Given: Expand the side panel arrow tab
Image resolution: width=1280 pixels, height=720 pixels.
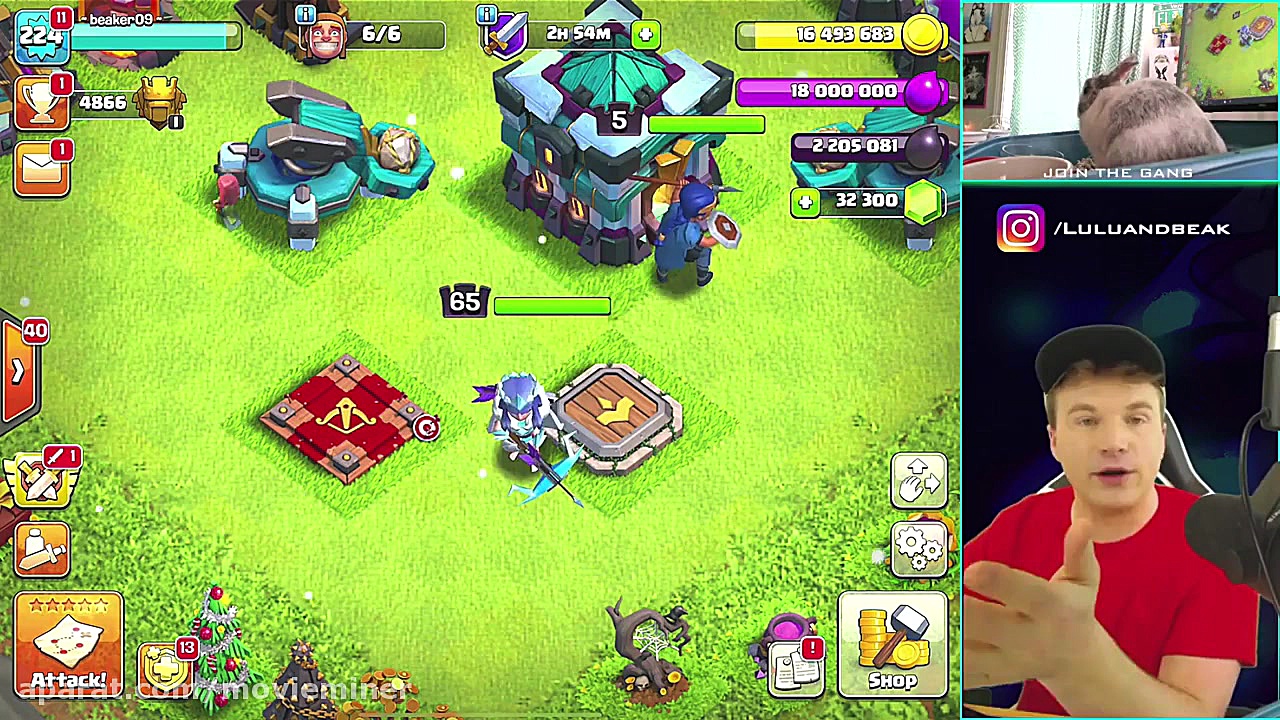Looking at the screenshot, I should 19,371.
